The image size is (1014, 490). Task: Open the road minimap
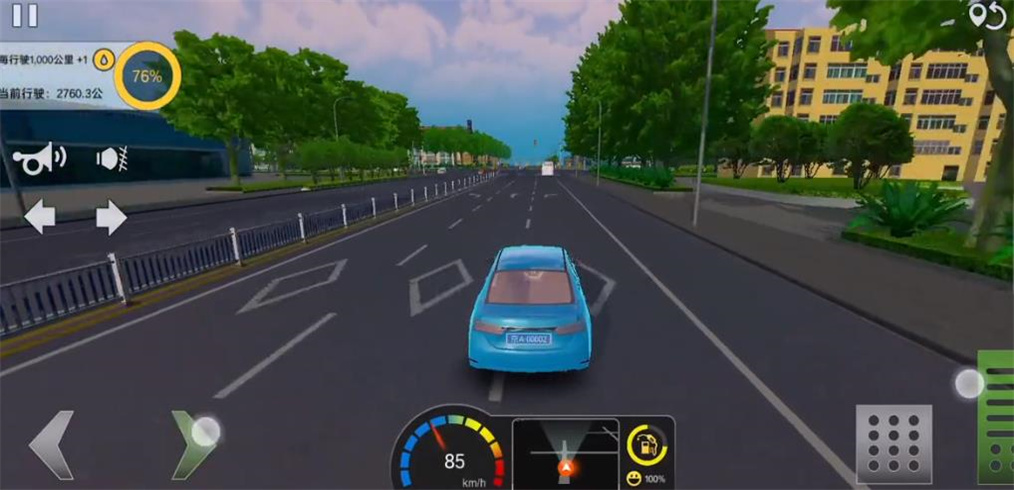[565, 453]
